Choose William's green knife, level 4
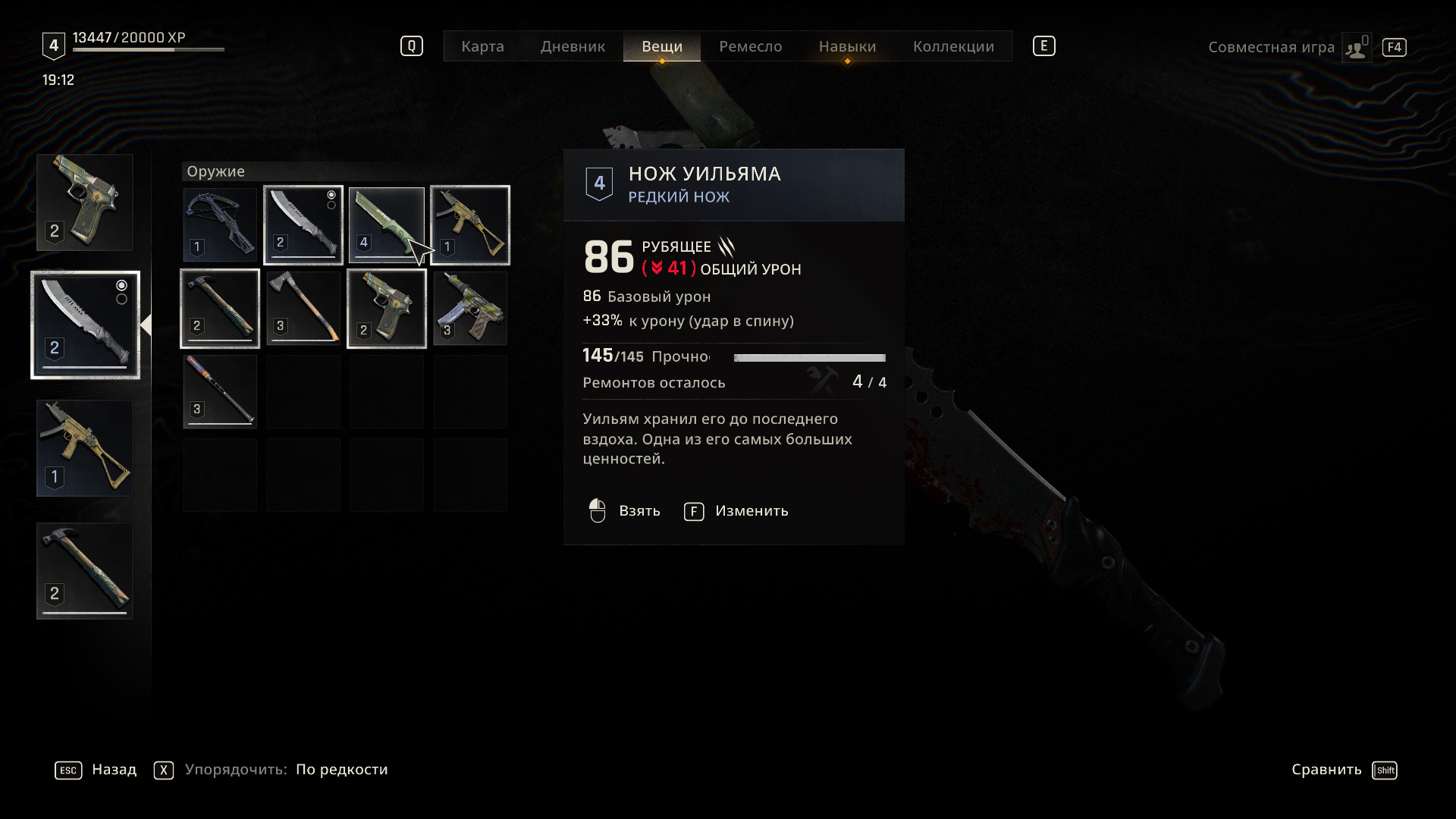Image resolution: width=1456 pixels, height=819 pixels. pos(387,225)
